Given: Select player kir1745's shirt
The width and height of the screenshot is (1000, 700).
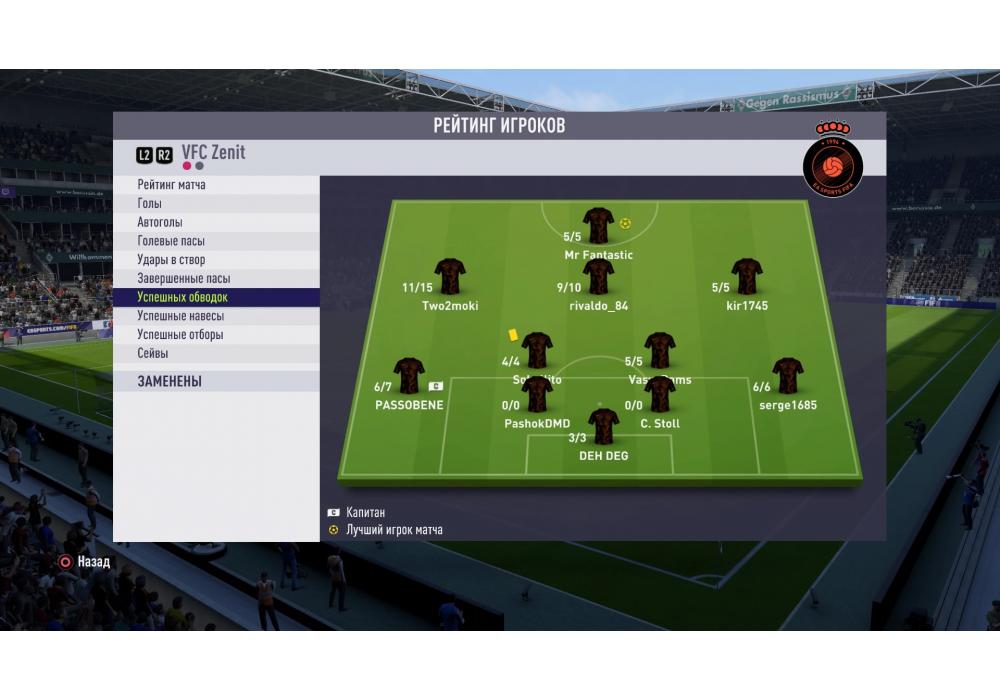Looking at the screenshot, I should point(747,277).
